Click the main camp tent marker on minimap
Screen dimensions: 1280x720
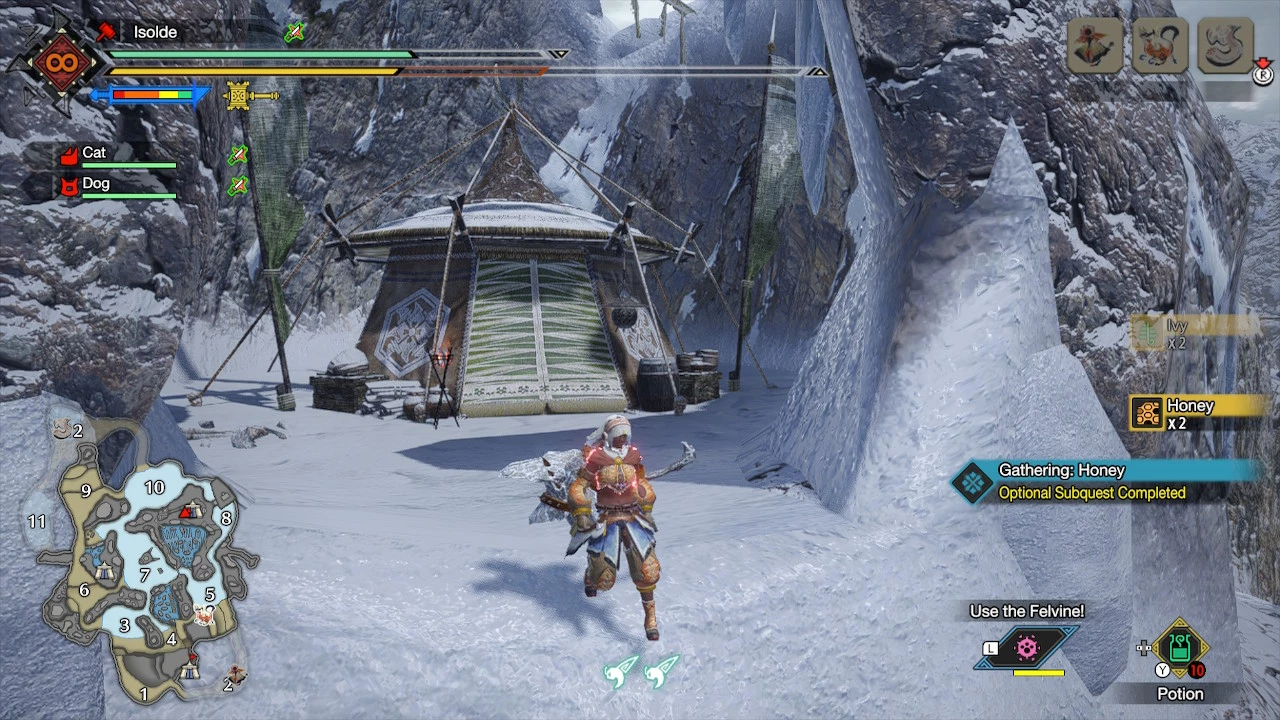(x=189, y=671)
